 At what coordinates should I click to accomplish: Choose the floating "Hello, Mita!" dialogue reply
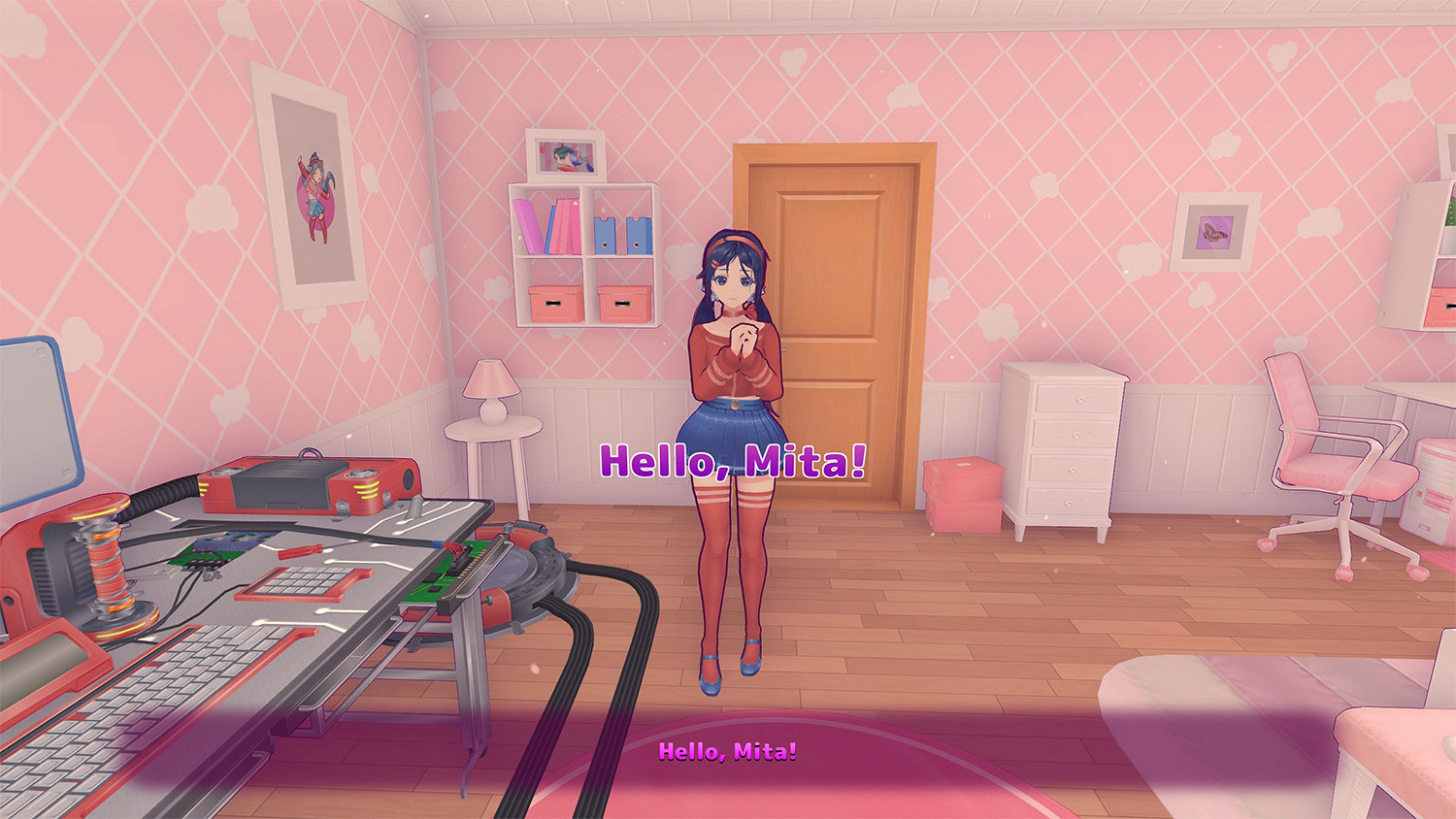732,461
